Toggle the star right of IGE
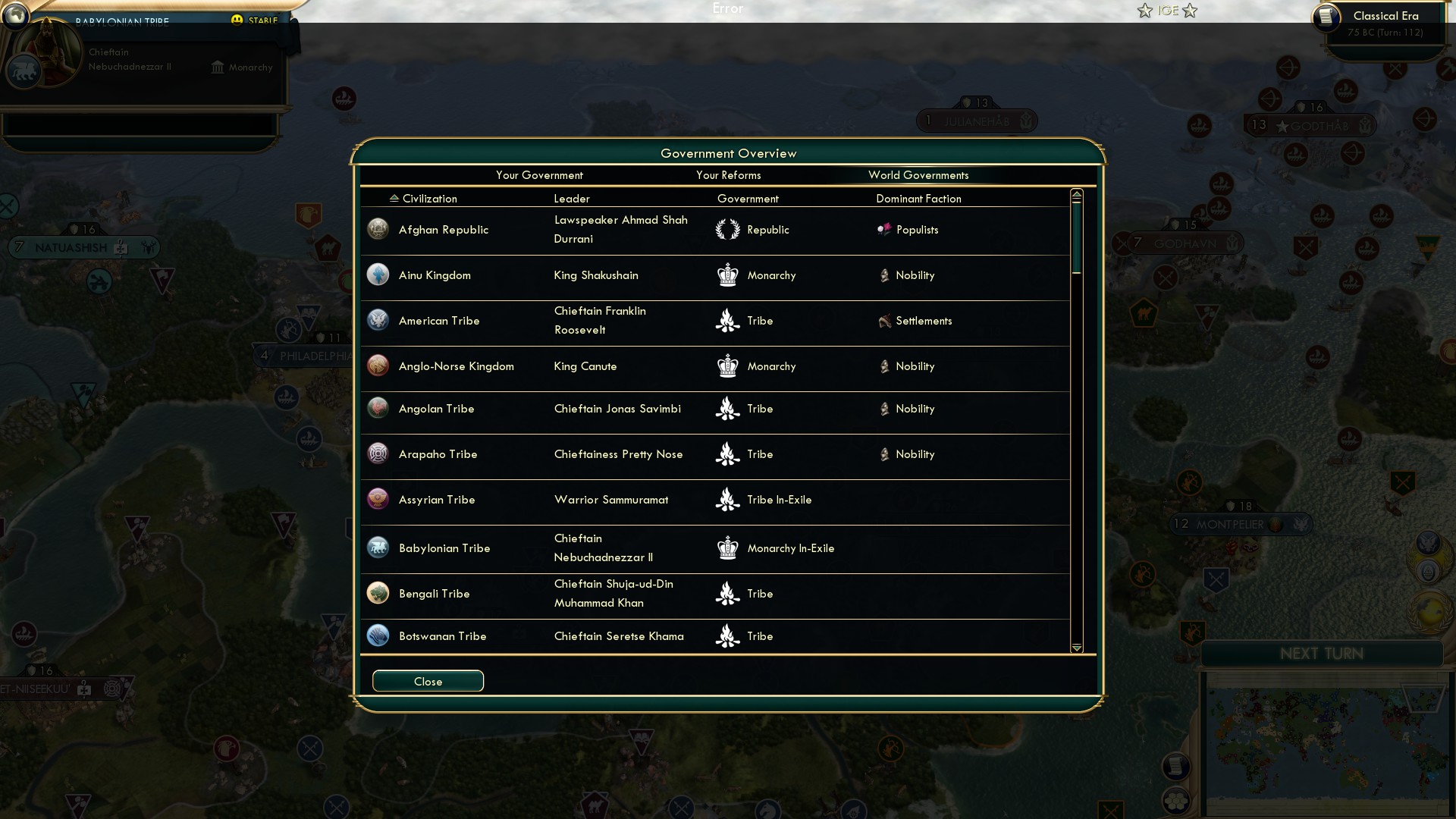 coord(1191,11)
